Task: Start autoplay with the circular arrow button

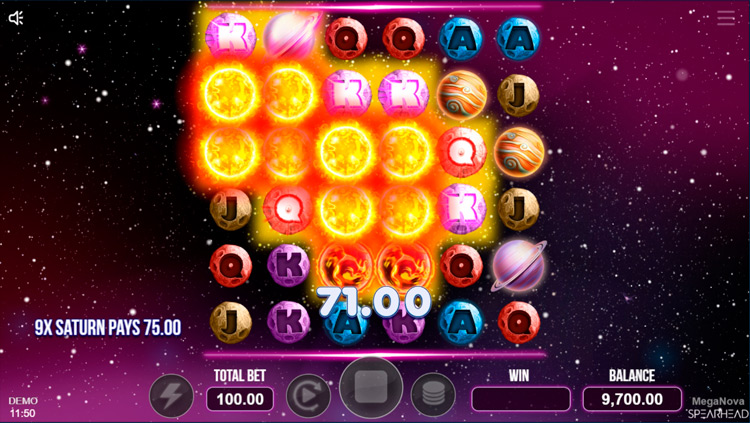Action: [308, 396]
